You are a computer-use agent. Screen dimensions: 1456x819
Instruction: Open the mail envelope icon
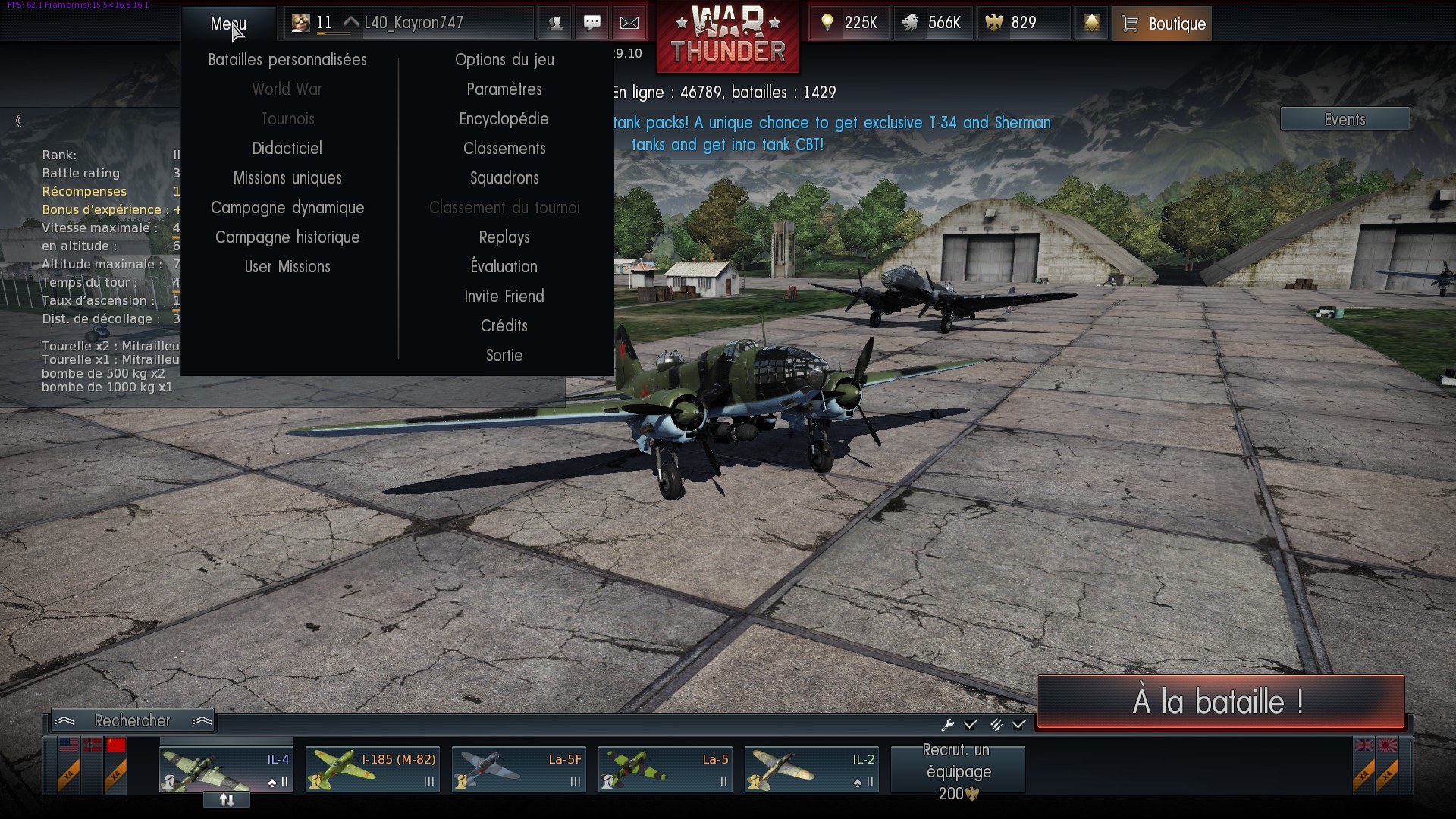click(629, 23)
